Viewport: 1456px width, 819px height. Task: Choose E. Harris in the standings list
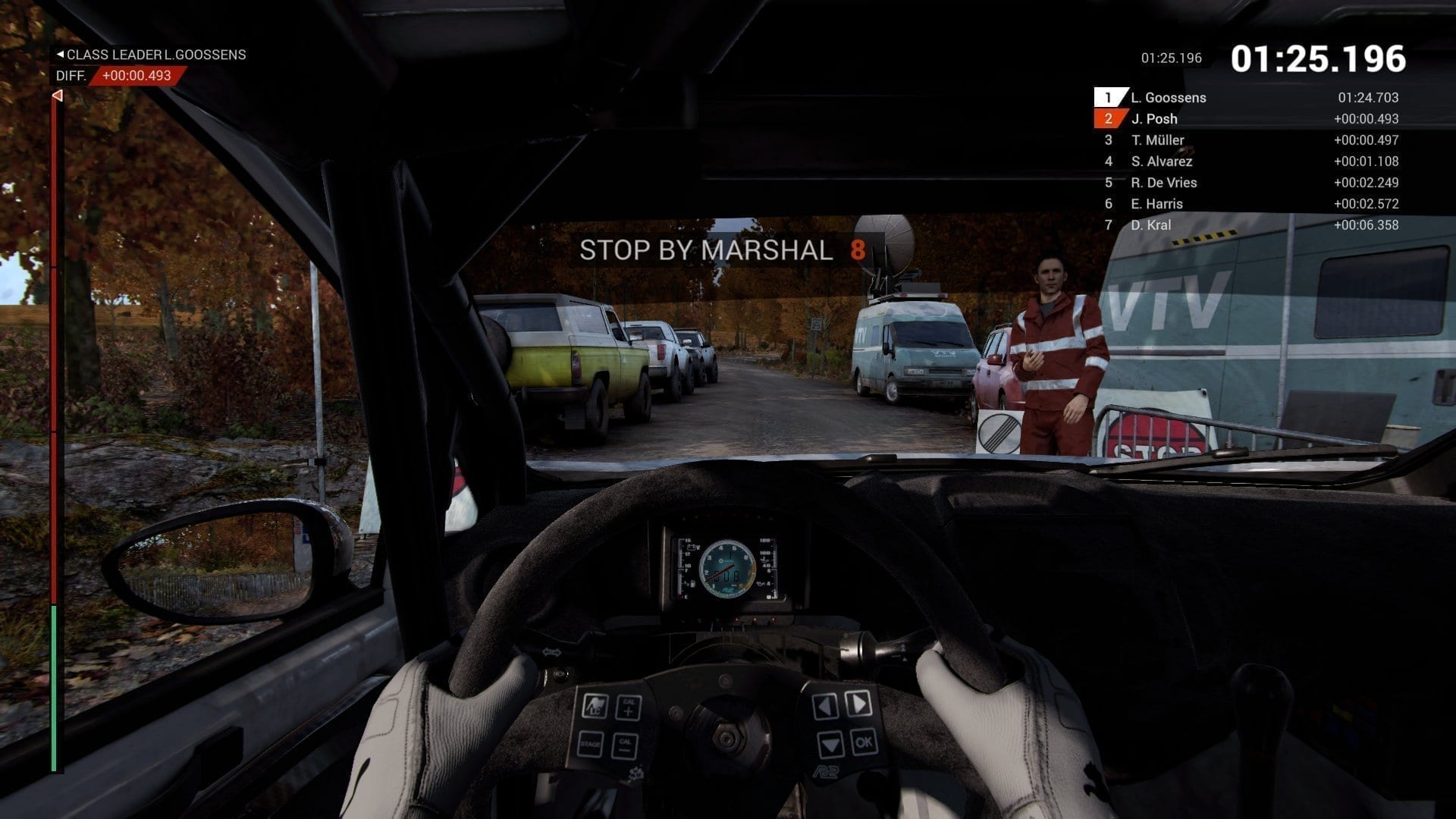(x=1156, y=204)
